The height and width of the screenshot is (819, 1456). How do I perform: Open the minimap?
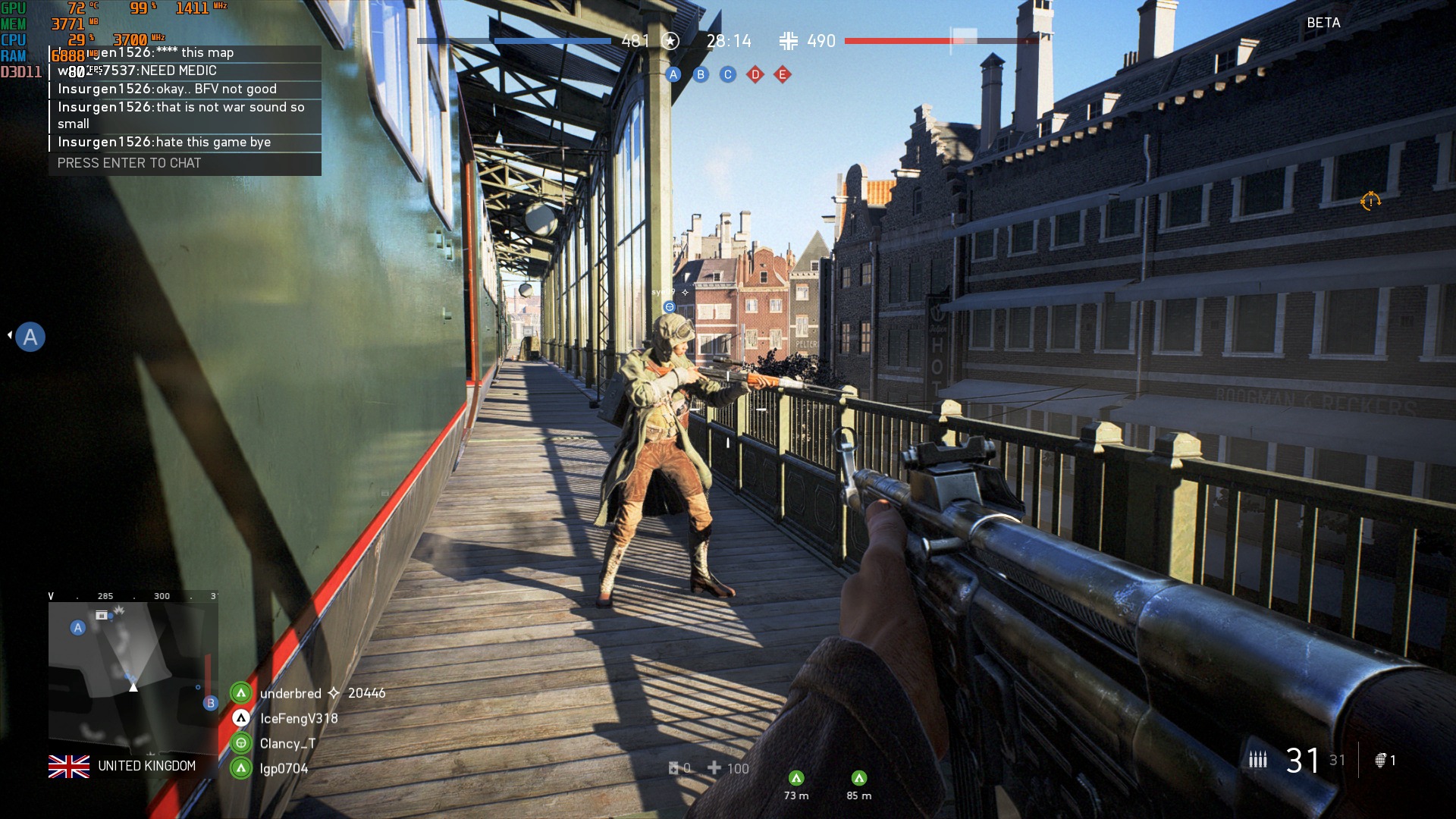tap(133, 671)
